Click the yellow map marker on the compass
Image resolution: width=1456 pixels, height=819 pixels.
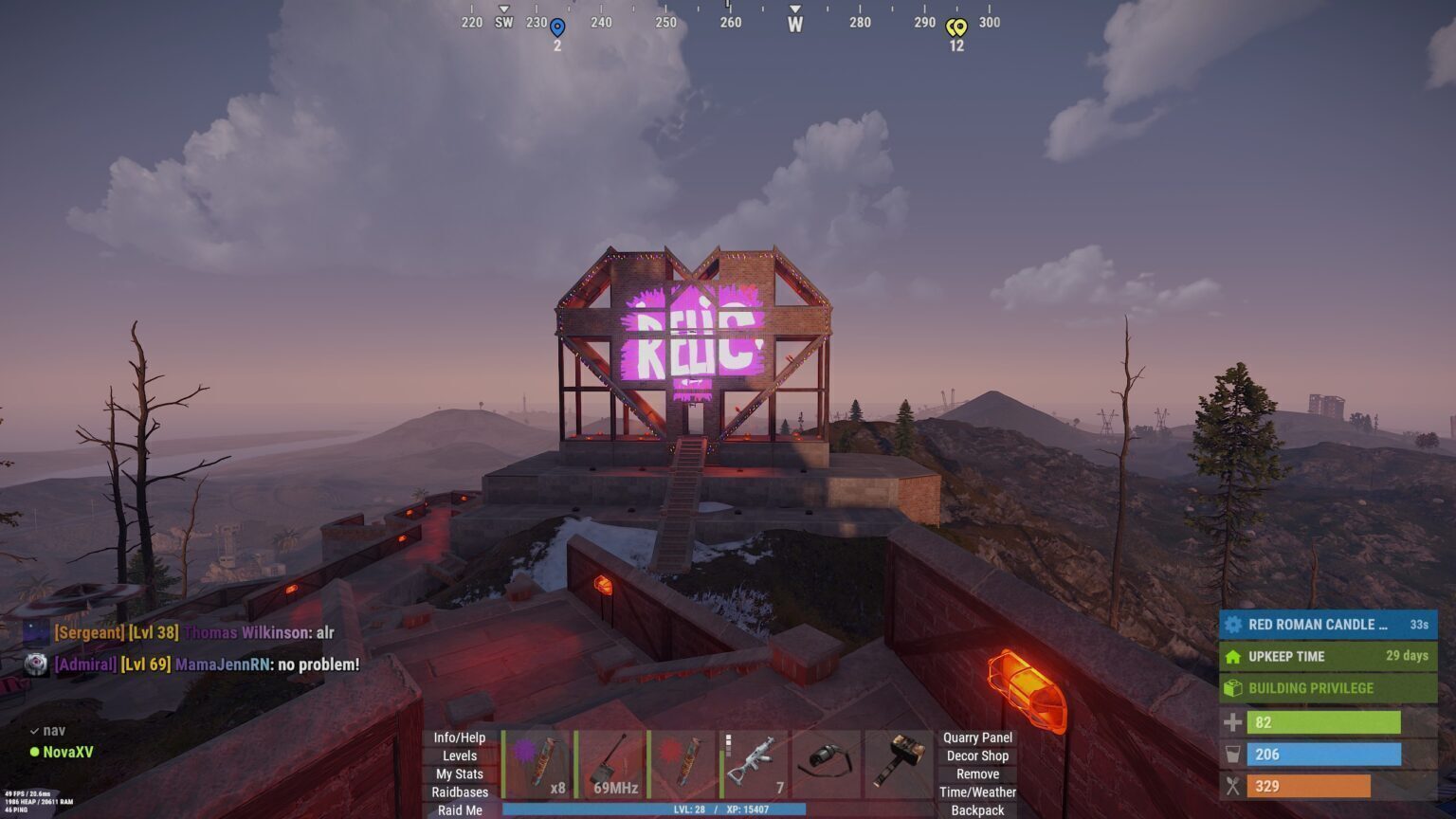click(957, 28)
